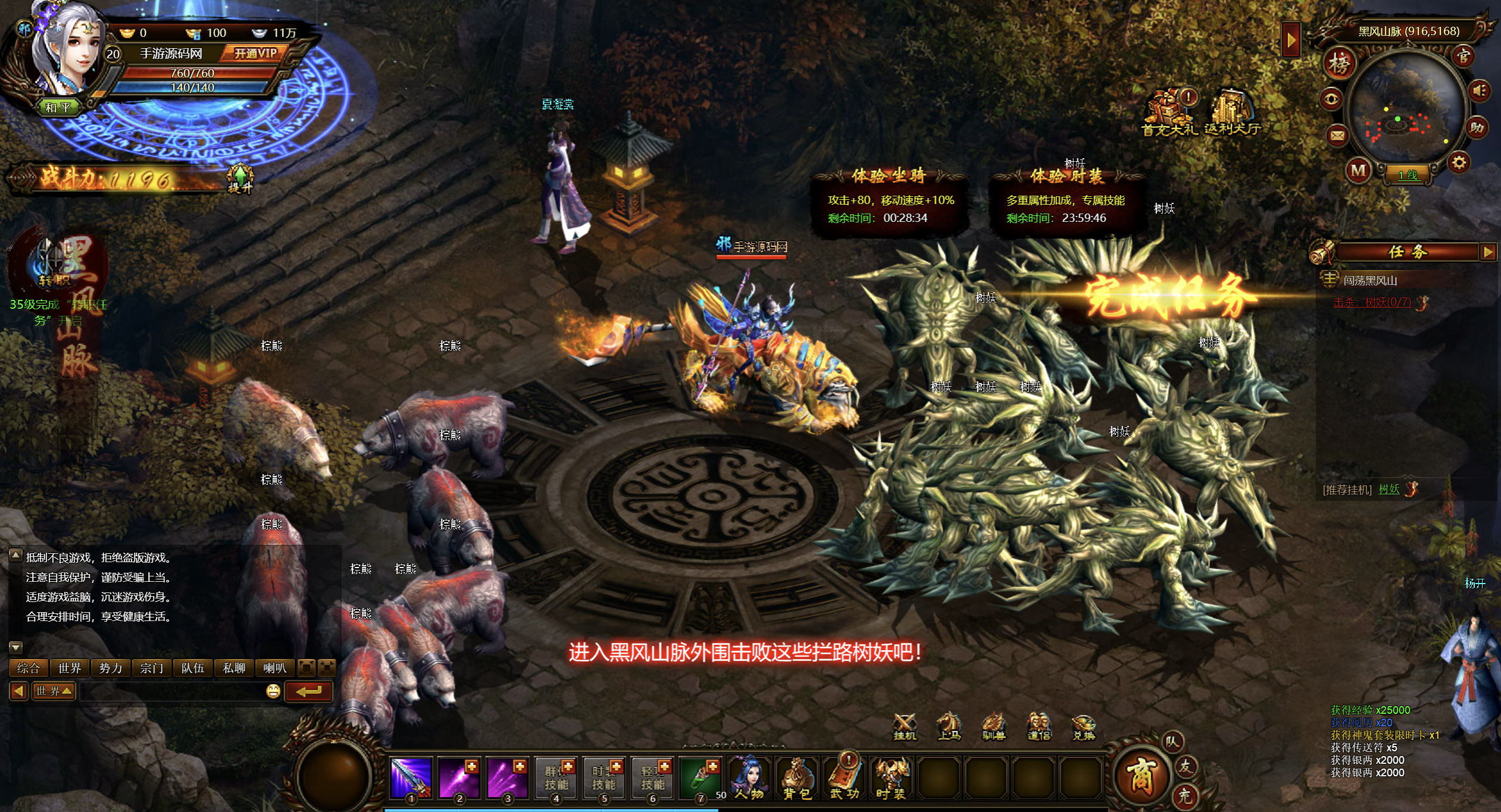The image size is (1501, 812).
Task: Open the 人物 character panel
Action: [749, 776]
